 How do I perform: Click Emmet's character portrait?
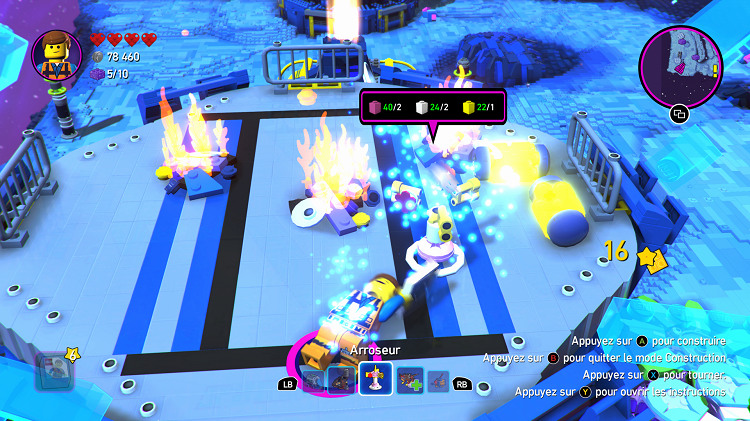58,54
